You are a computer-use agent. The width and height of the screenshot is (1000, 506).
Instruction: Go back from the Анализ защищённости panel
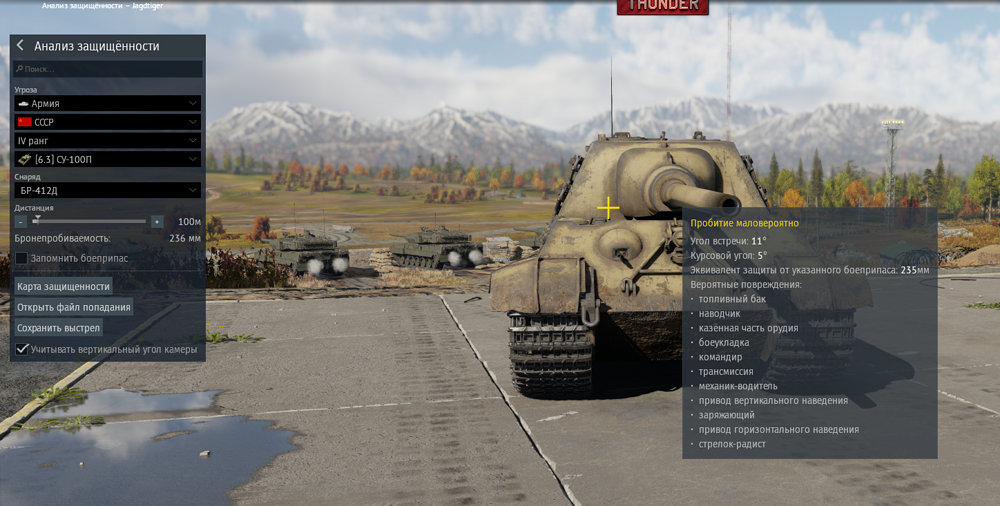(x=20, y=46)
